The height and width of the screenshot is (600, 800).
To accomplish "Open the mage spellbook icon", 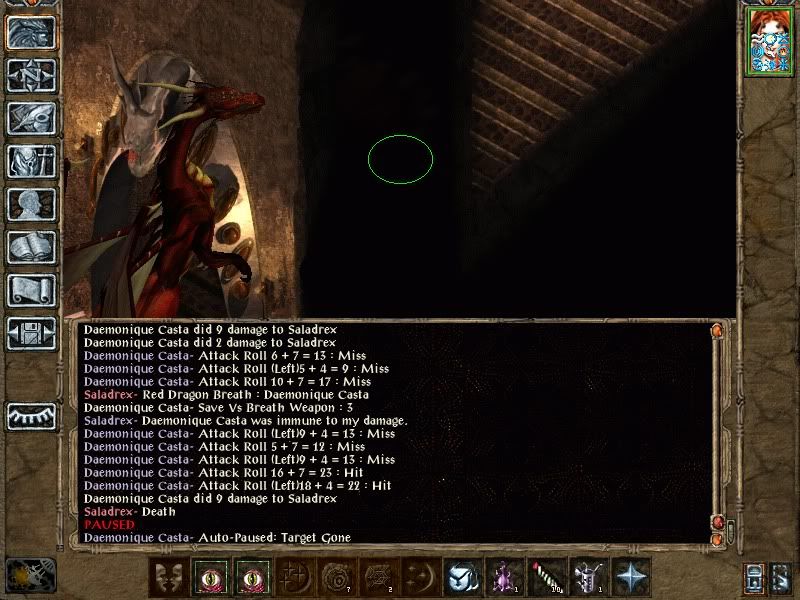I will [30, 247].
